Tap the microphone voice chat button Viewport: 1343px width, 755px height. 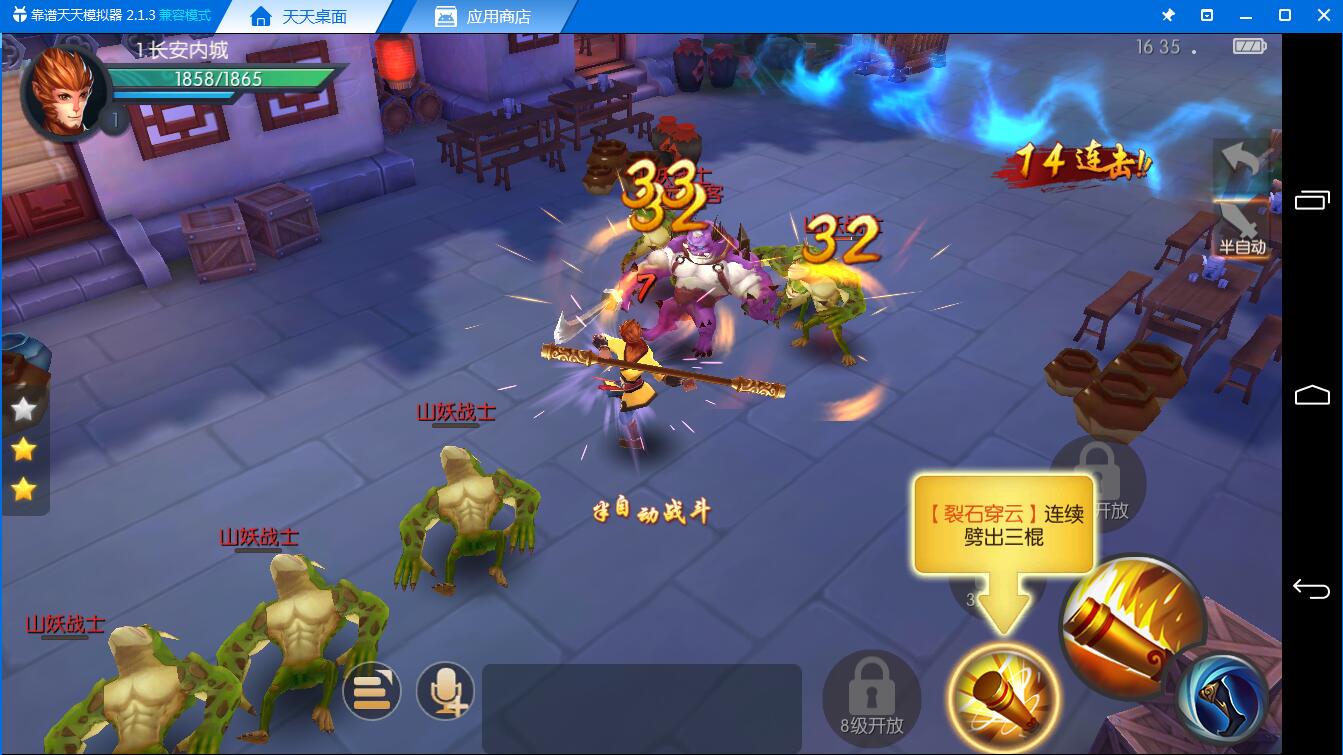445,691
